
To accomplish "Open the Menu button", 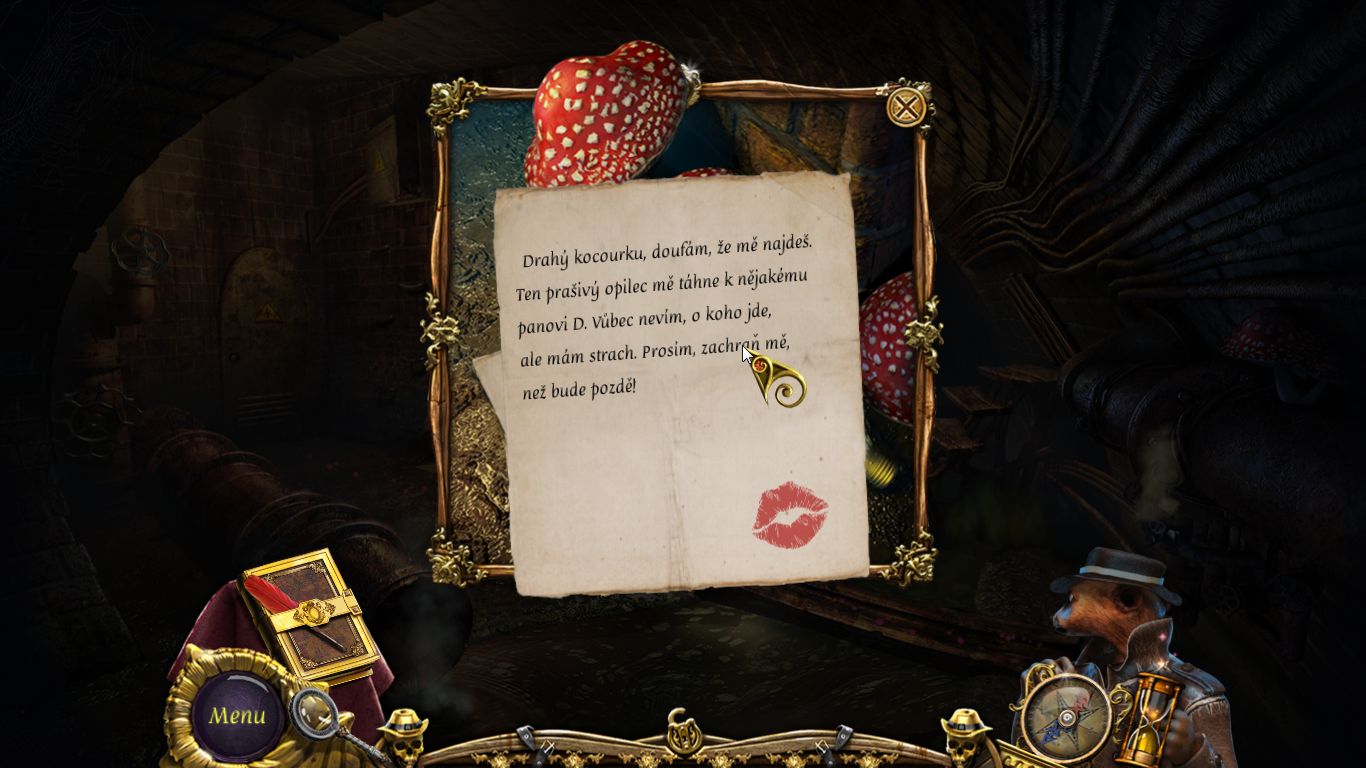I will click(x=237, y=715).
